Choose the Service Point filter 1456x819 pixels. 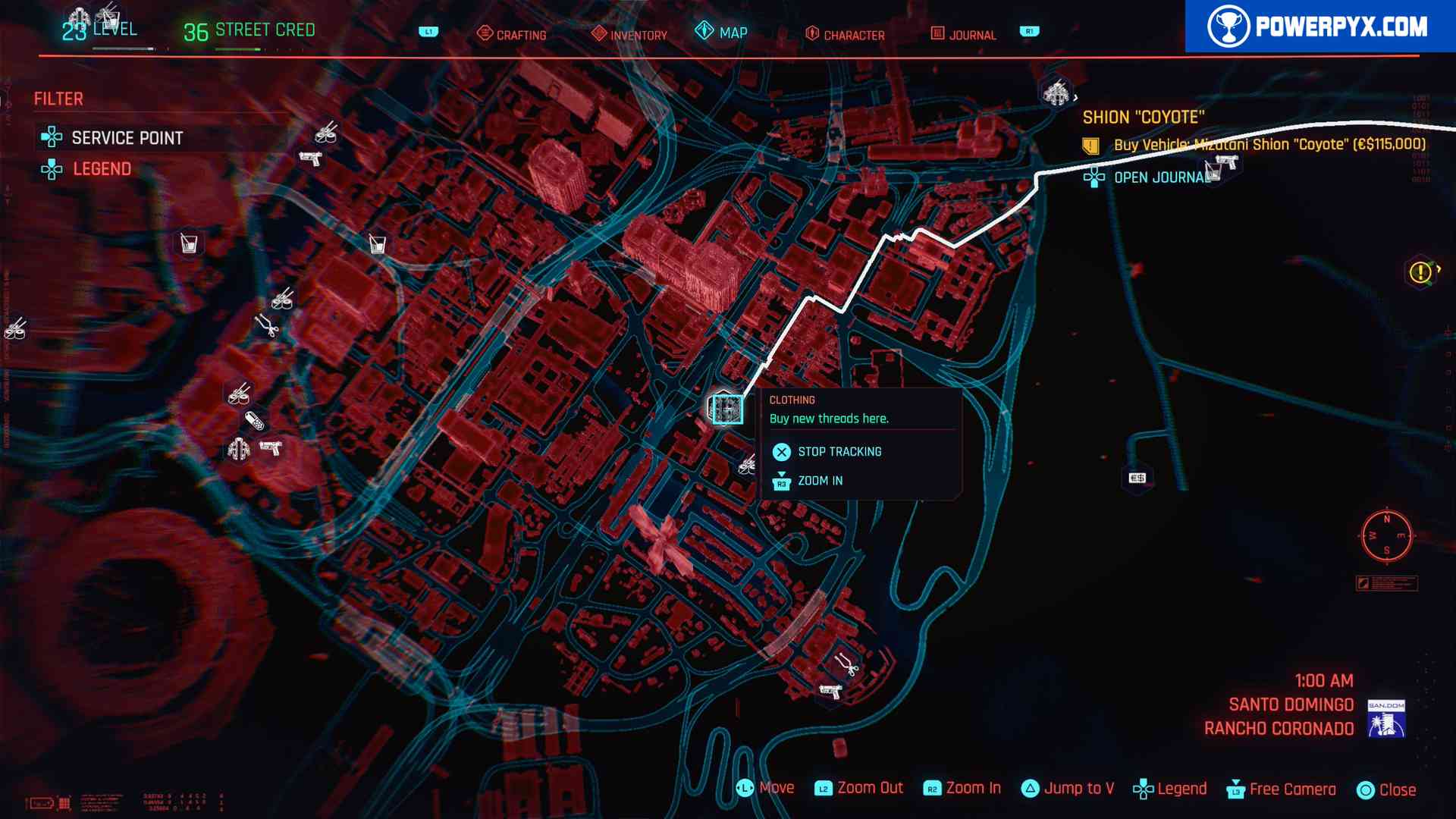[127, 138]
